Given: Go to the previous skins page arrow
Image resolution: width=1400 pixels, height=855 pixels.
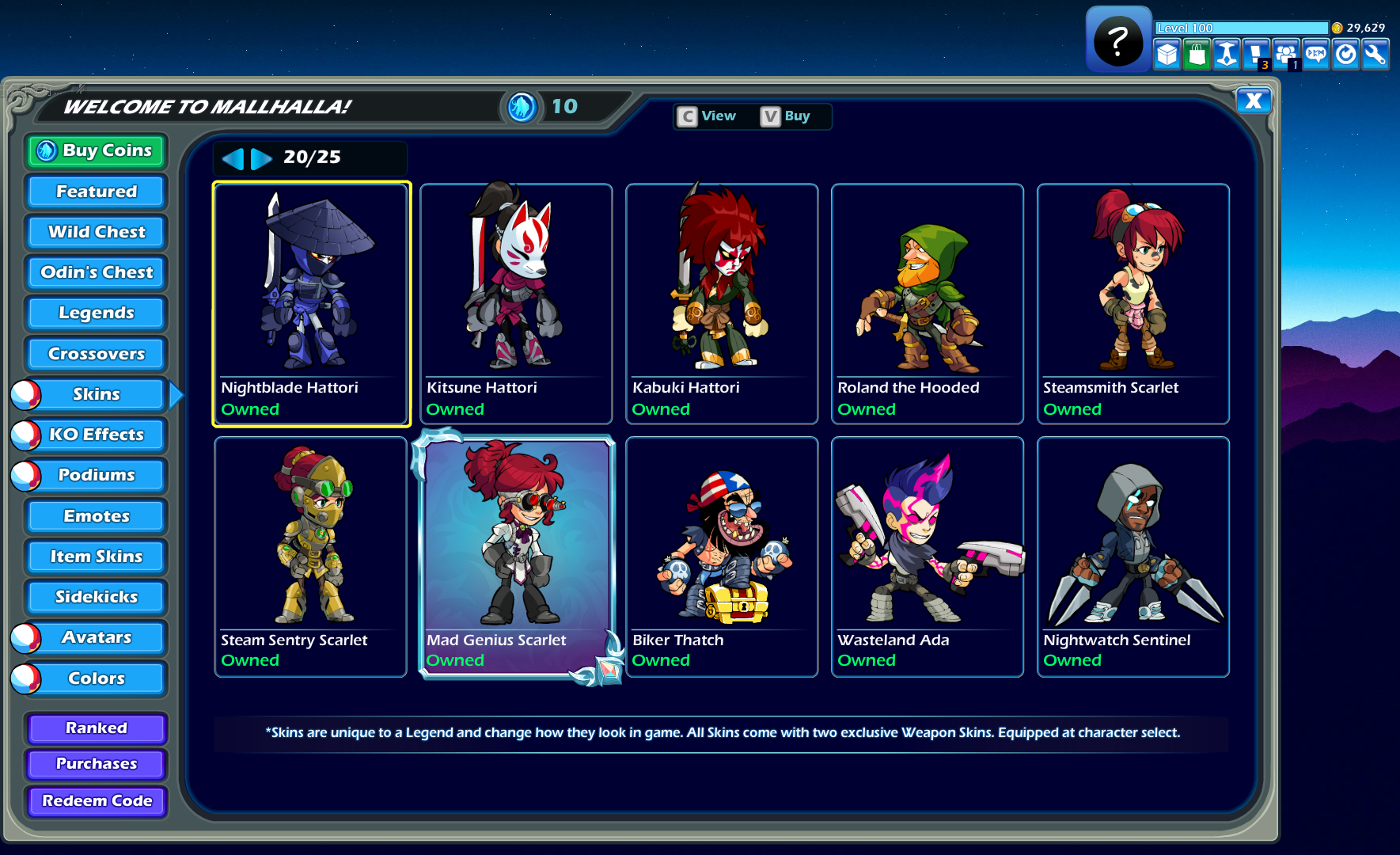Looking at the screenshot, I should click(234, 158).
